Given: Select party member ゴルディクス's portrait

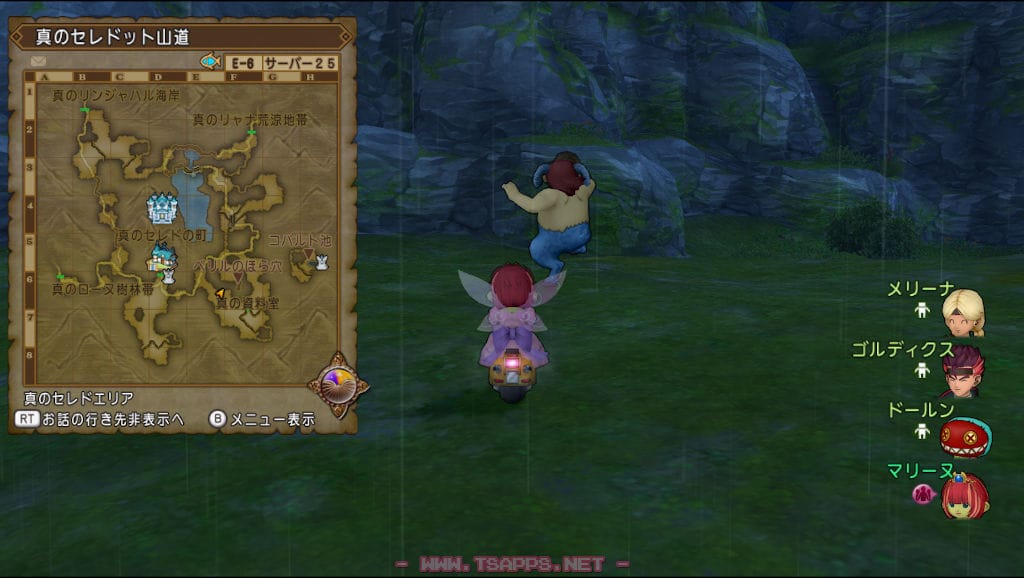Looking at the screenshot, I should [963, 371].
